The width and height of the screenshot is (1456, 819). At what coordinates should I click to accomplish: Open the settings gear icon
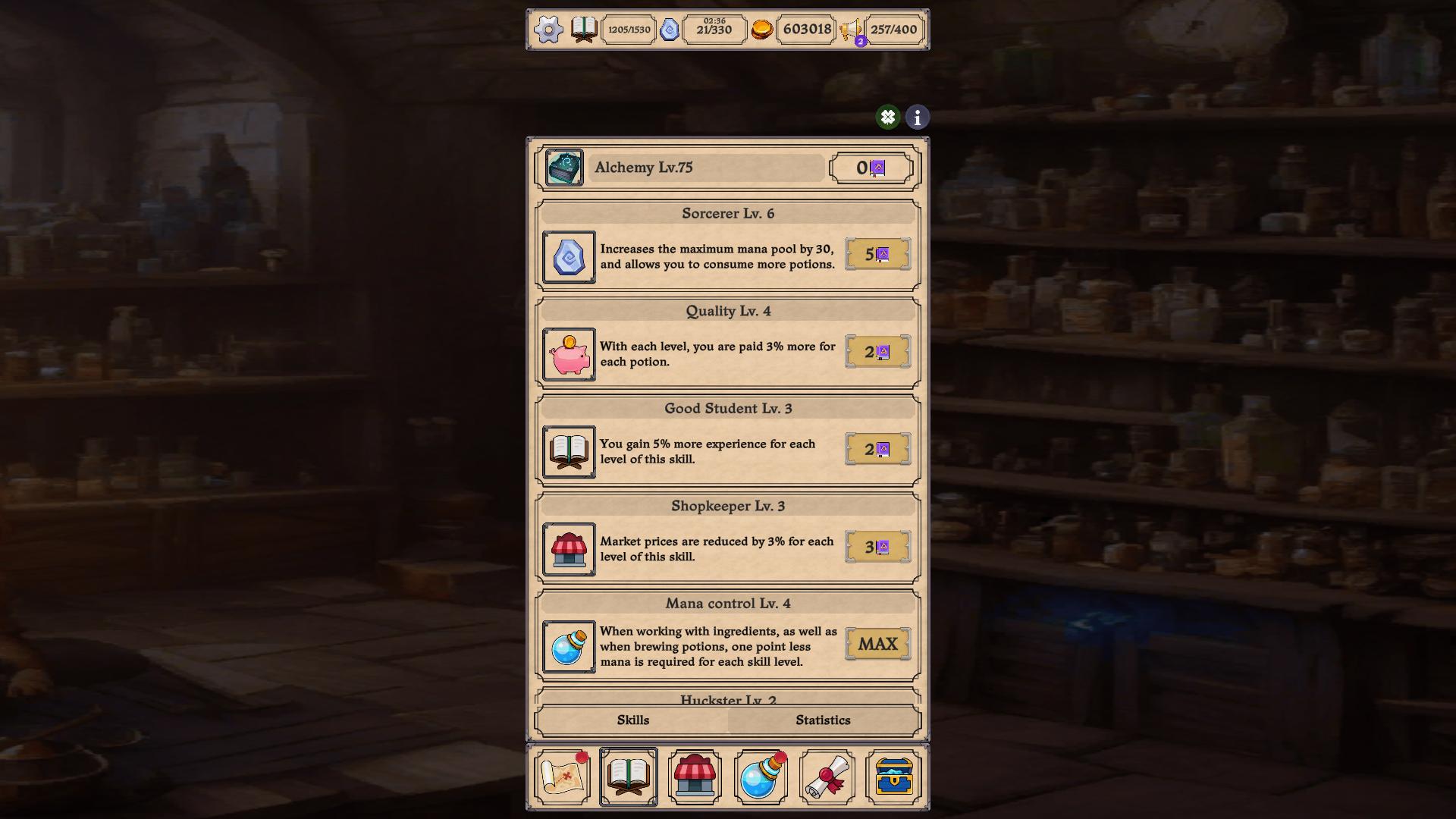(548, 30)
